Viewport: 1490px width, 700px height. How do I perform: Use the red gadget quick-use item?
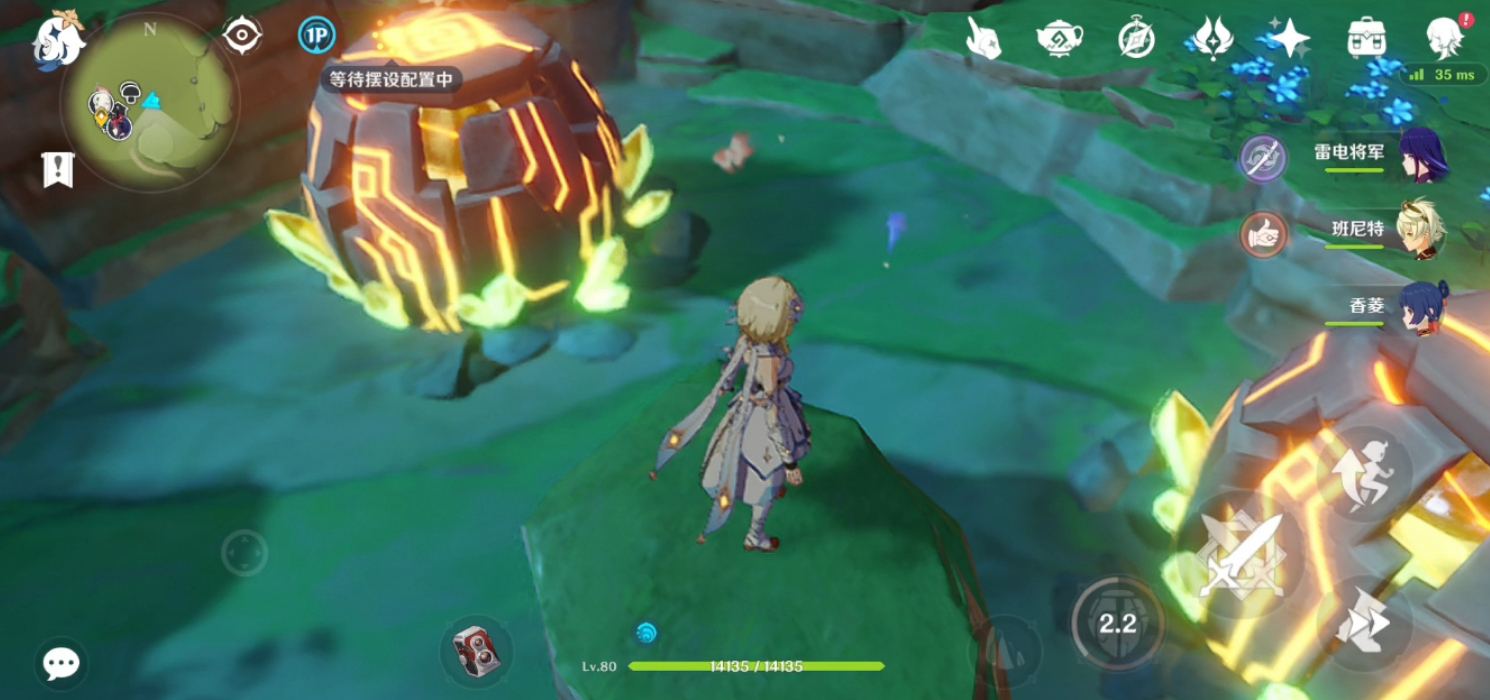point(476,650)
